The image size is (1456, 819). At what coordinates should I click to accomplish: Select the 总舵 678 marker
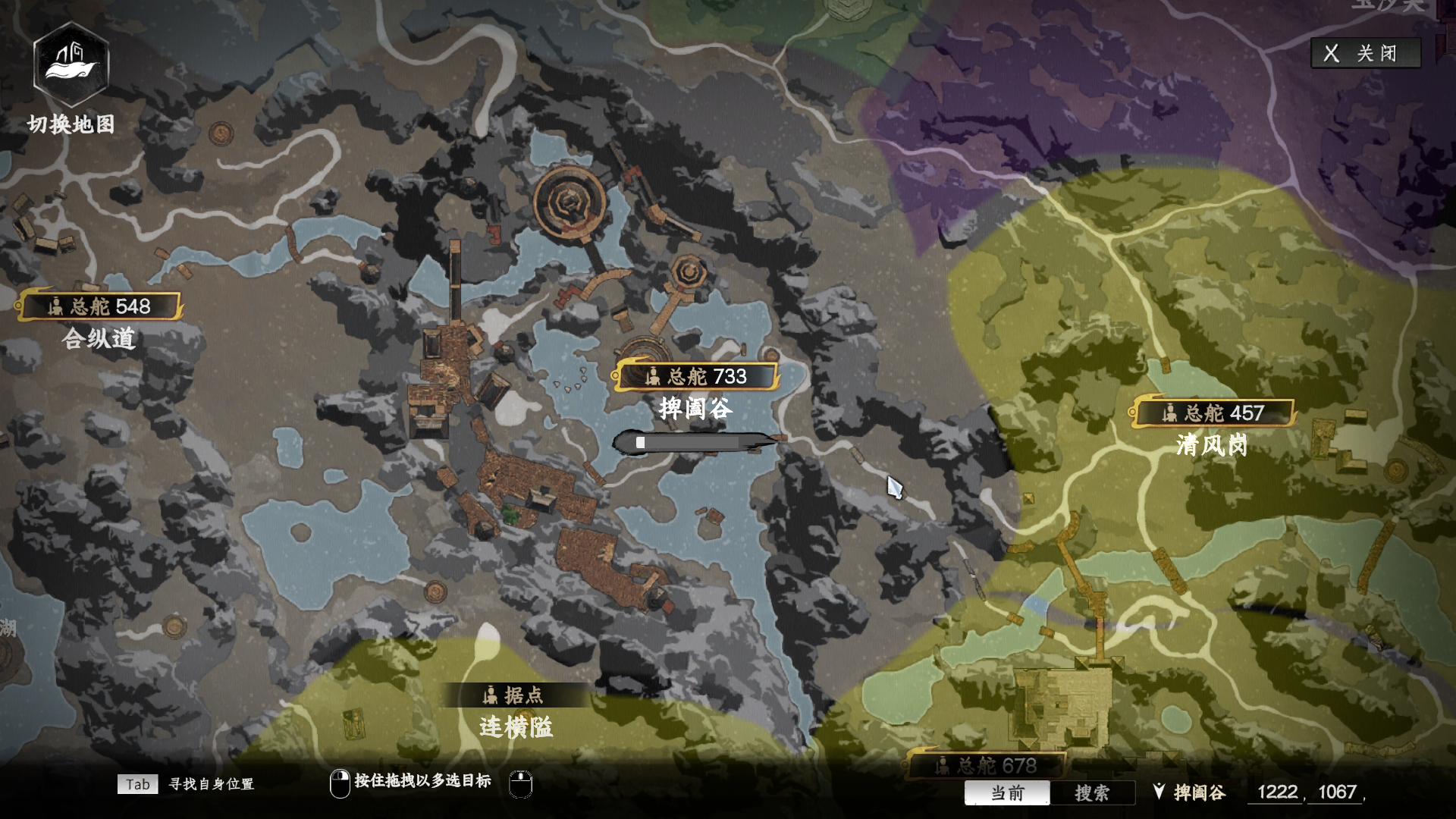point(986,765)
